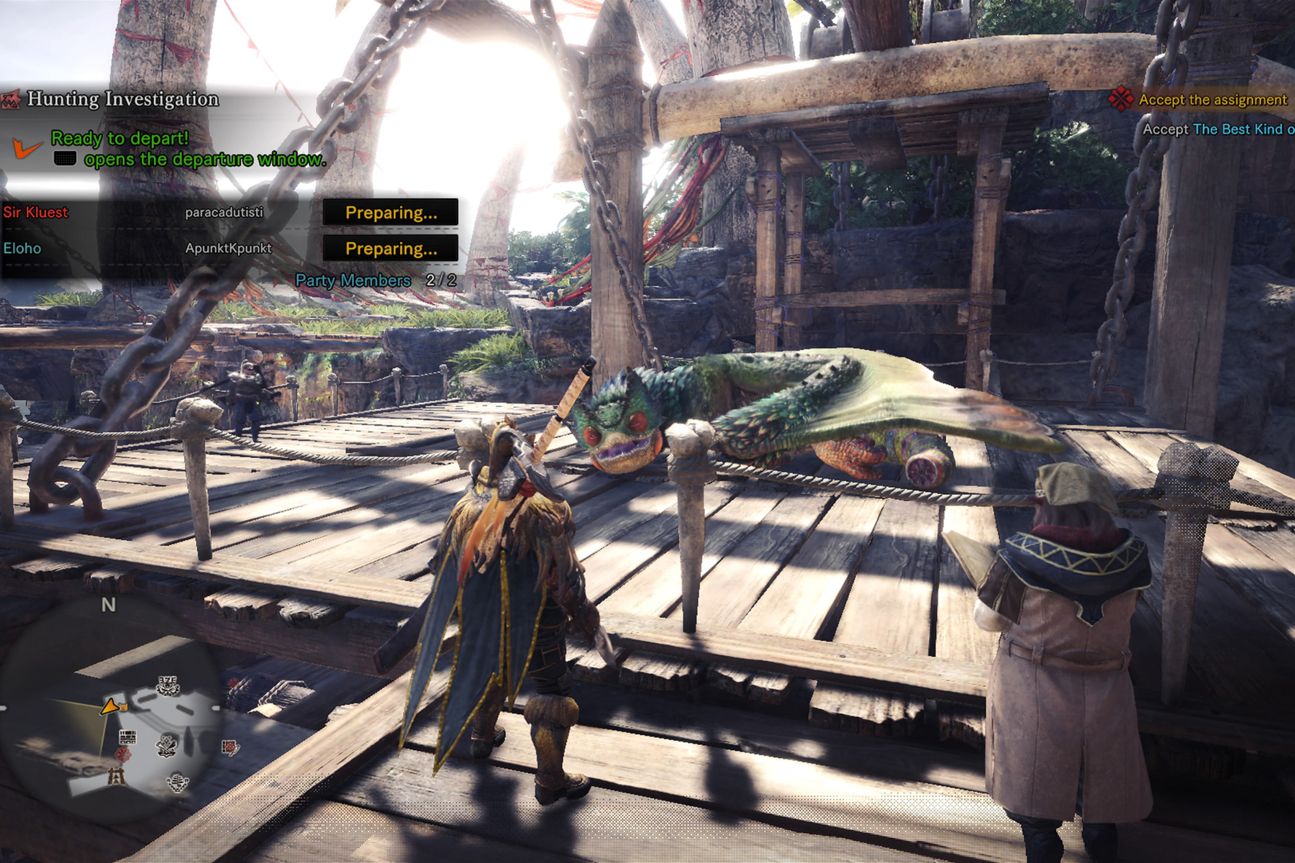Viewport: 1295px width, 863px height.
Task: Select the Eloho party member entry
Action: [x=20, y=248]
